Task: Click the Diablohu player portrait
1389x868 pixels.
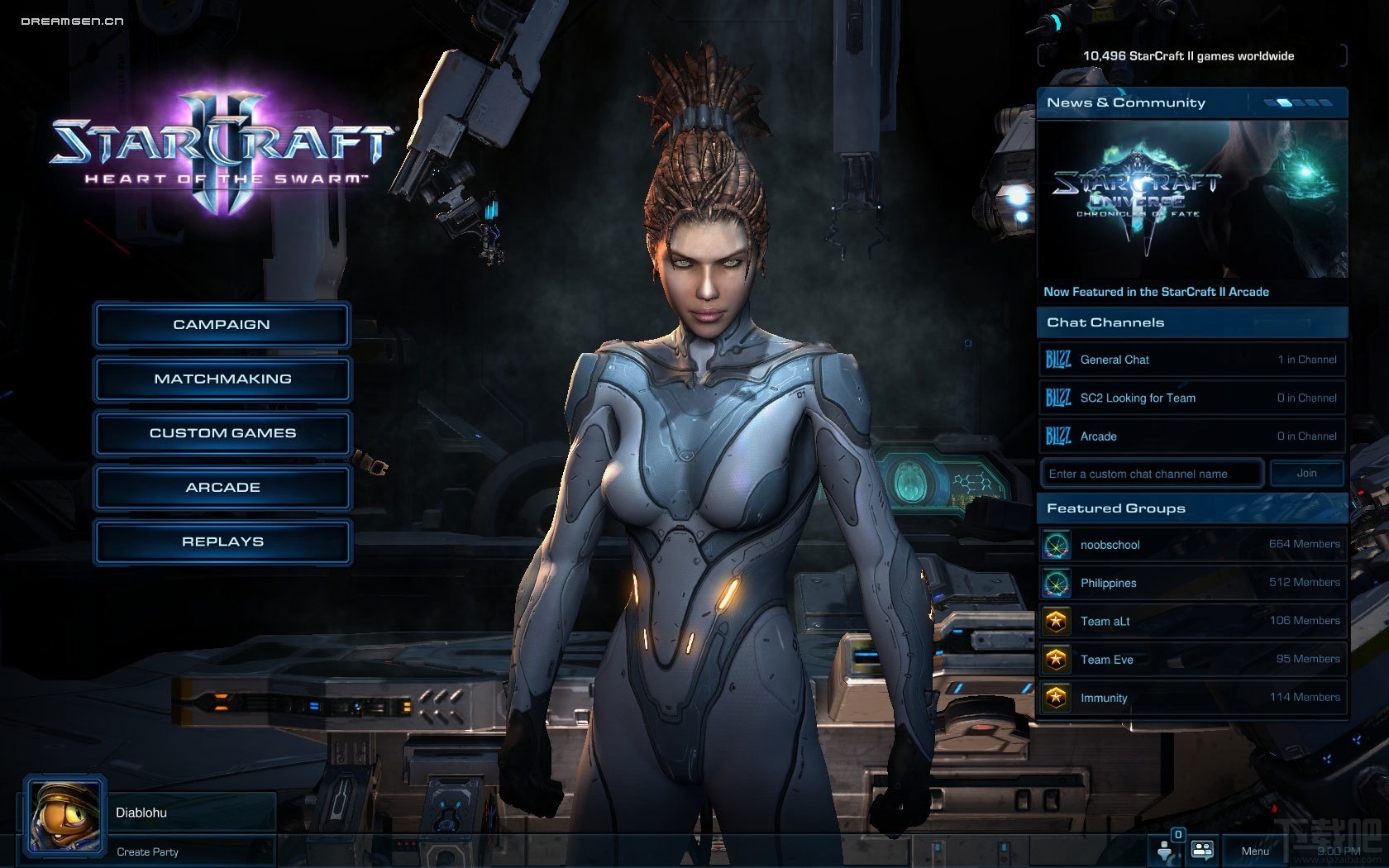Action: 64,816
